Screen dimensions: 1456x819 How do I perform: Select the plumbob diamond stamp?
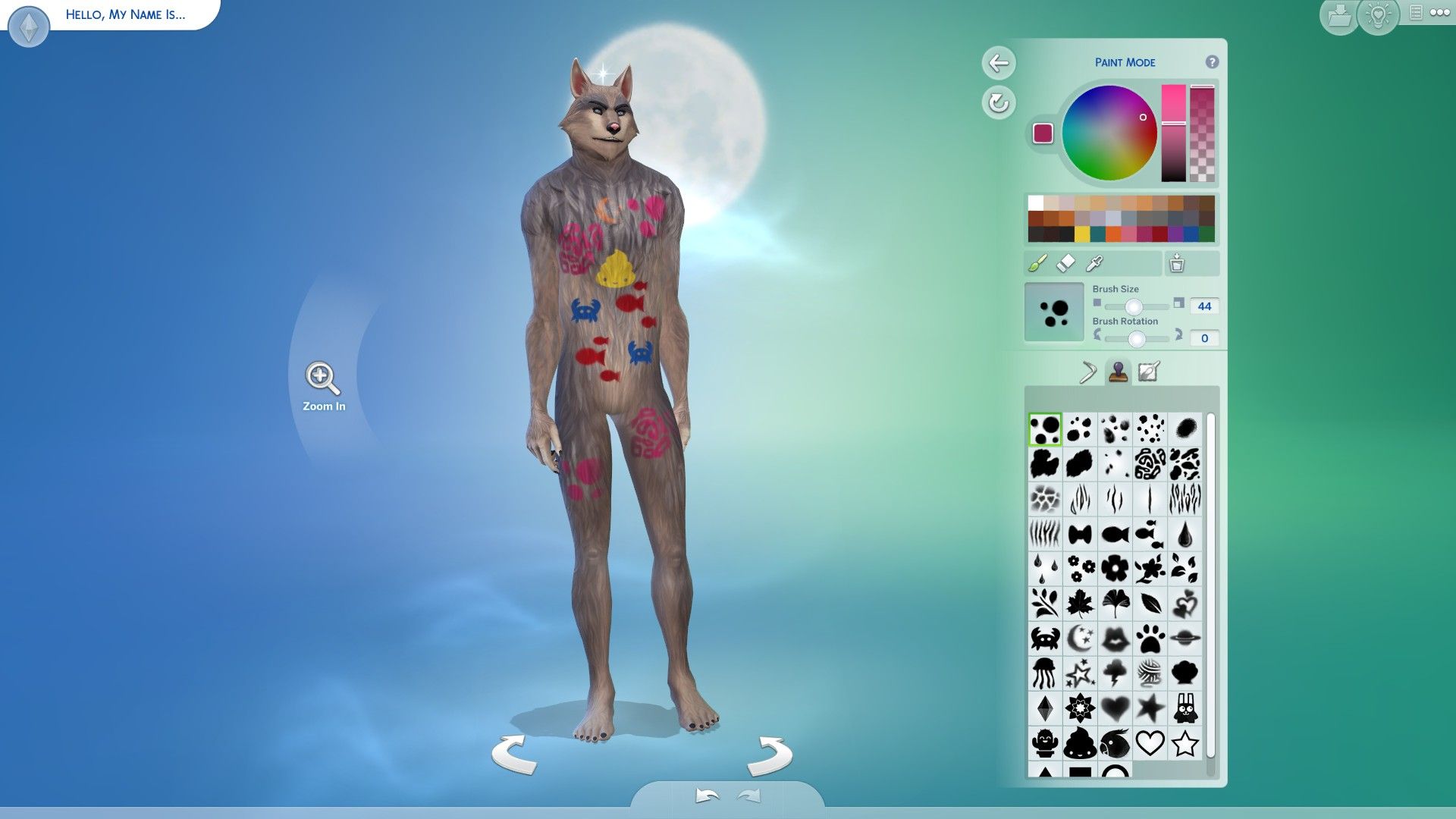(x=1044, y=708)
